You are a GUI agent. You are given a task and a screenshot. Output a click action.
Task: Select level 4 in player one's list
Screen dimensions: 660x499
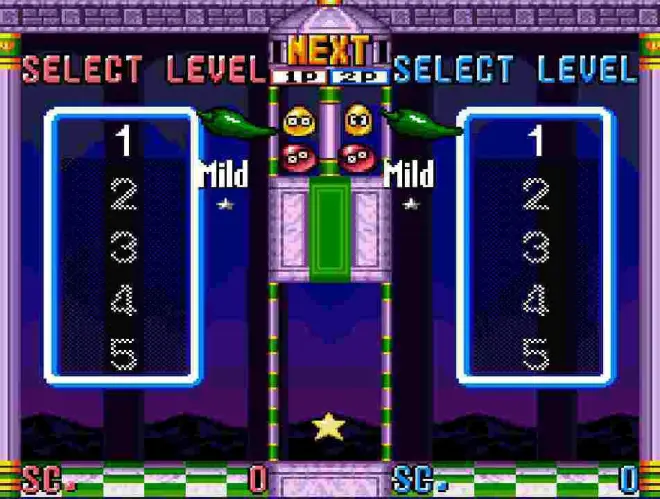(x=123, y=301)
